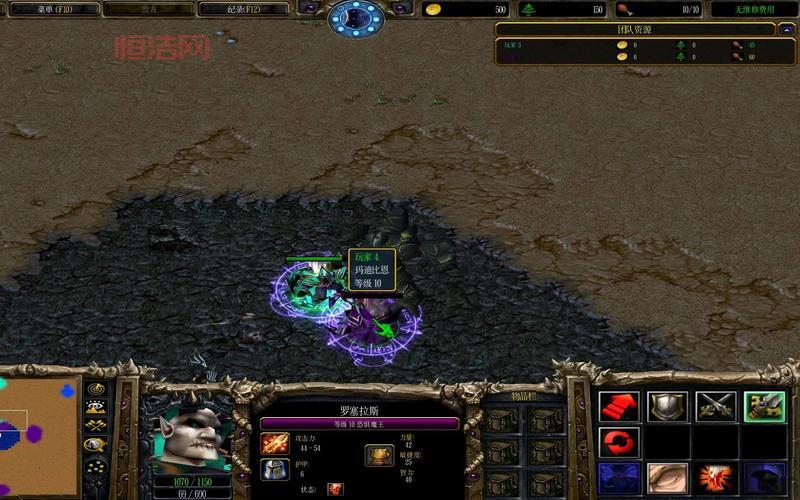800x500 pixels.
Task: Click the minimap terrain view
Action: pyautogui.click(x=38, y=435)
